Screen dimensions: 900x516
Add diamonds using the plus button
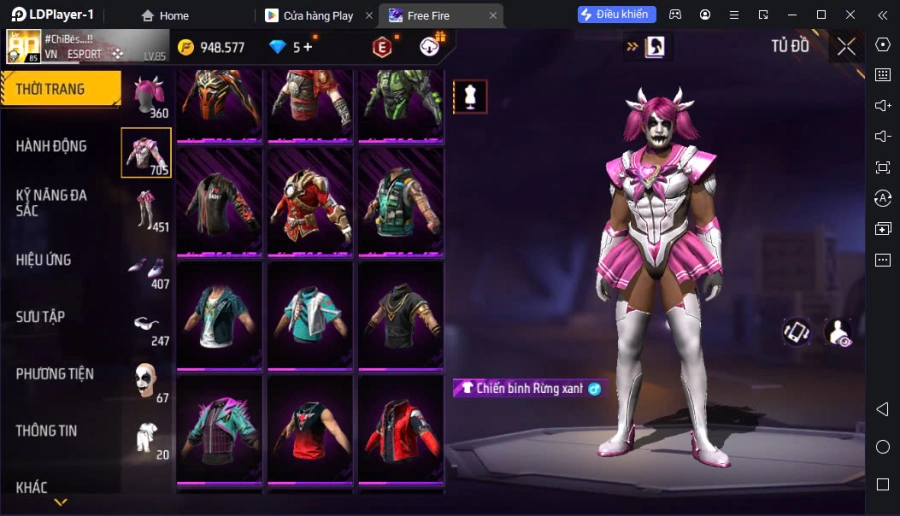[x=307, y=47]
